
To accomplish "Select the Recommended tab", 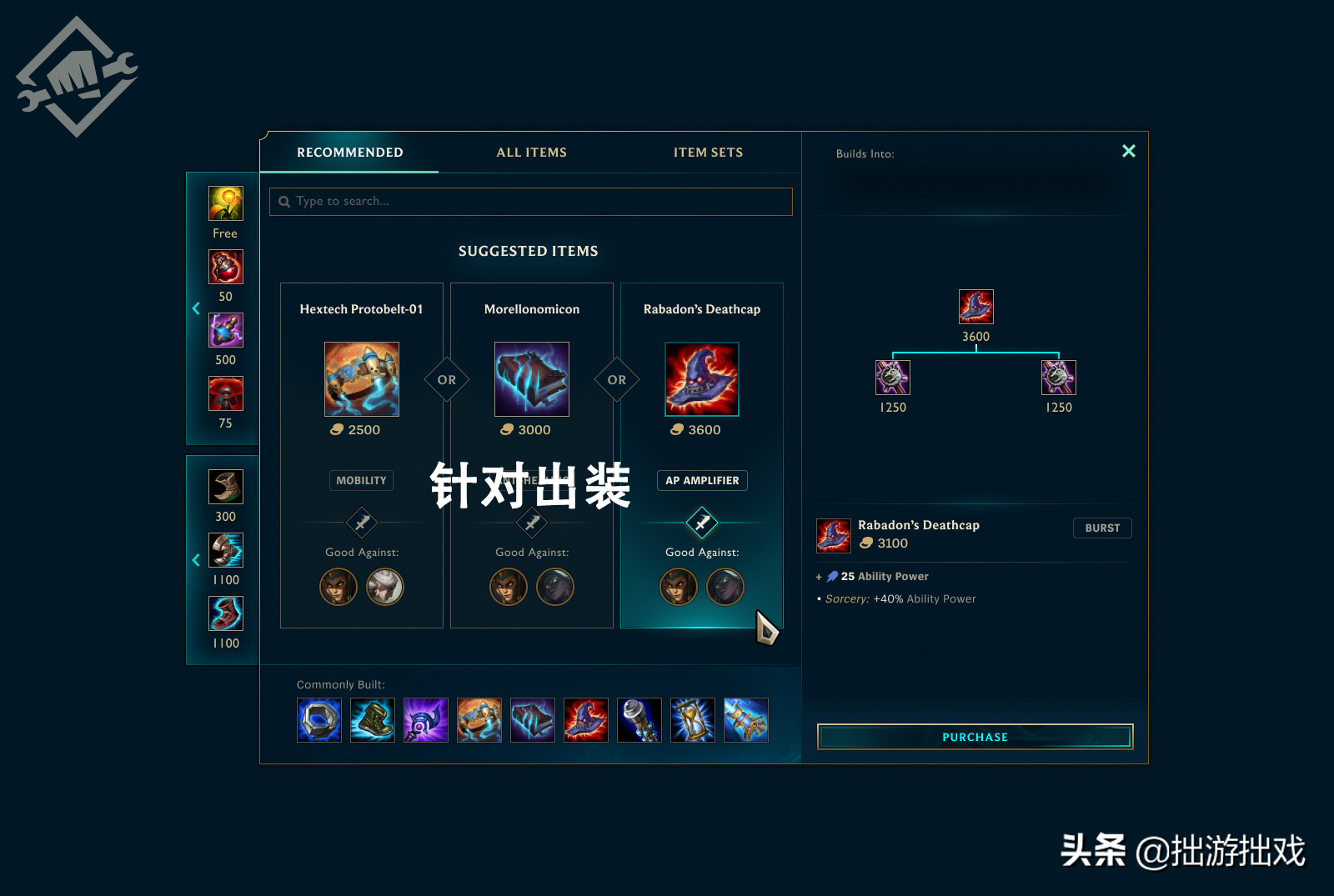I will [x=350, y=153].
